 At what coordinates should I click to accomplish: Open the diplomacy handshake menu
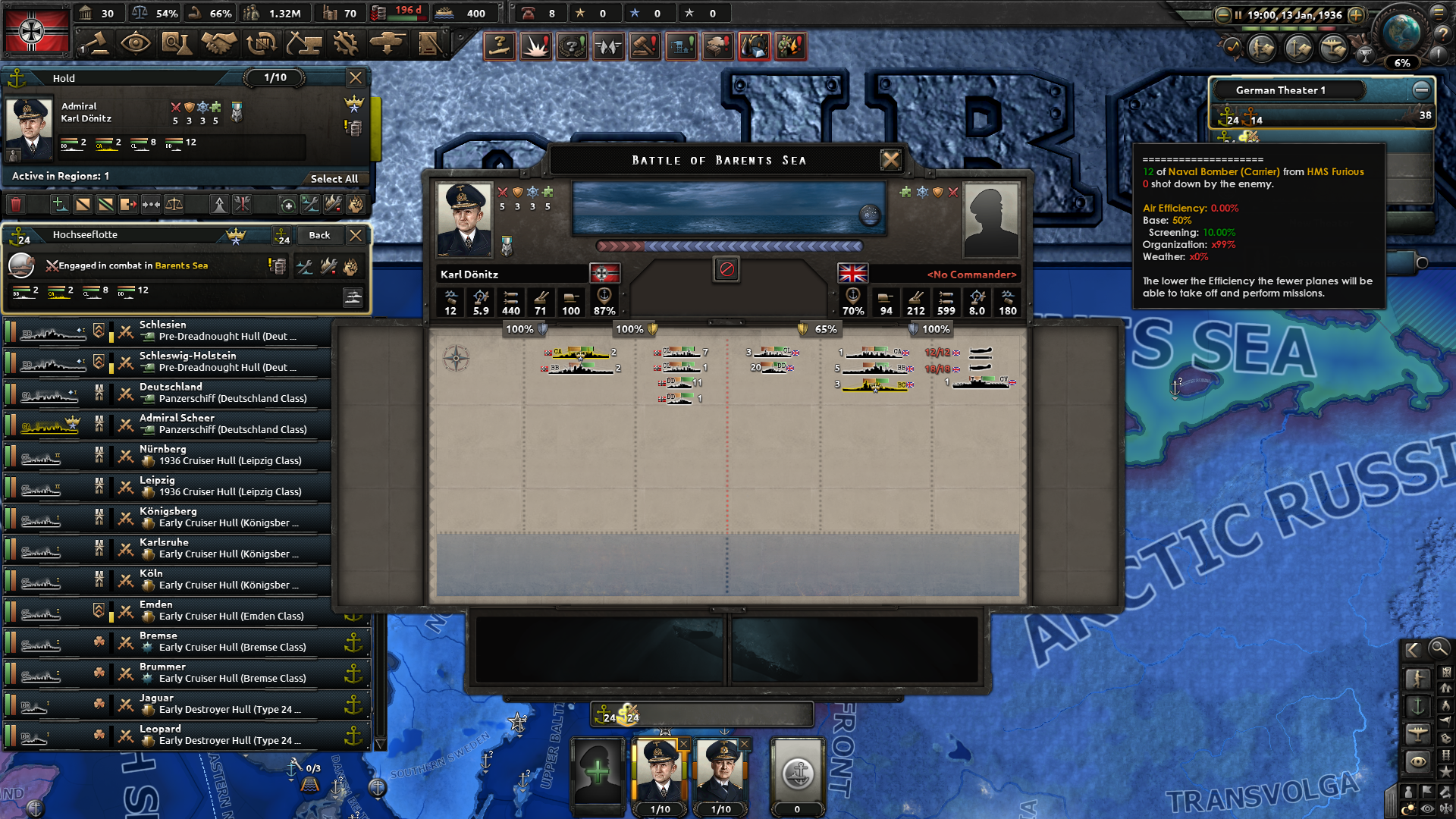(x=220, y=44)
